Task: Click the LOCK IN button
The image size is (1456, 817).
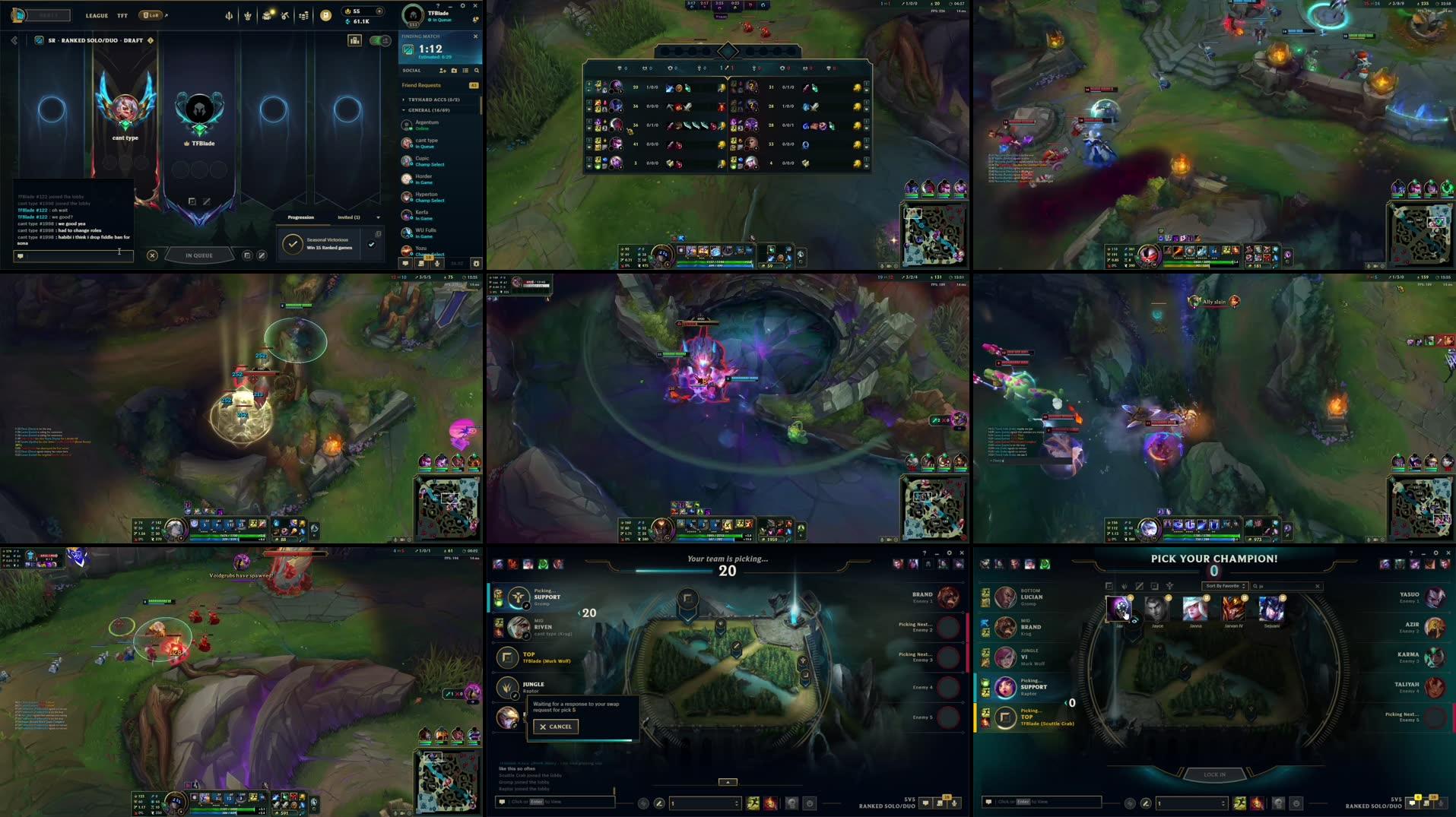Action: click(1215, 774)
